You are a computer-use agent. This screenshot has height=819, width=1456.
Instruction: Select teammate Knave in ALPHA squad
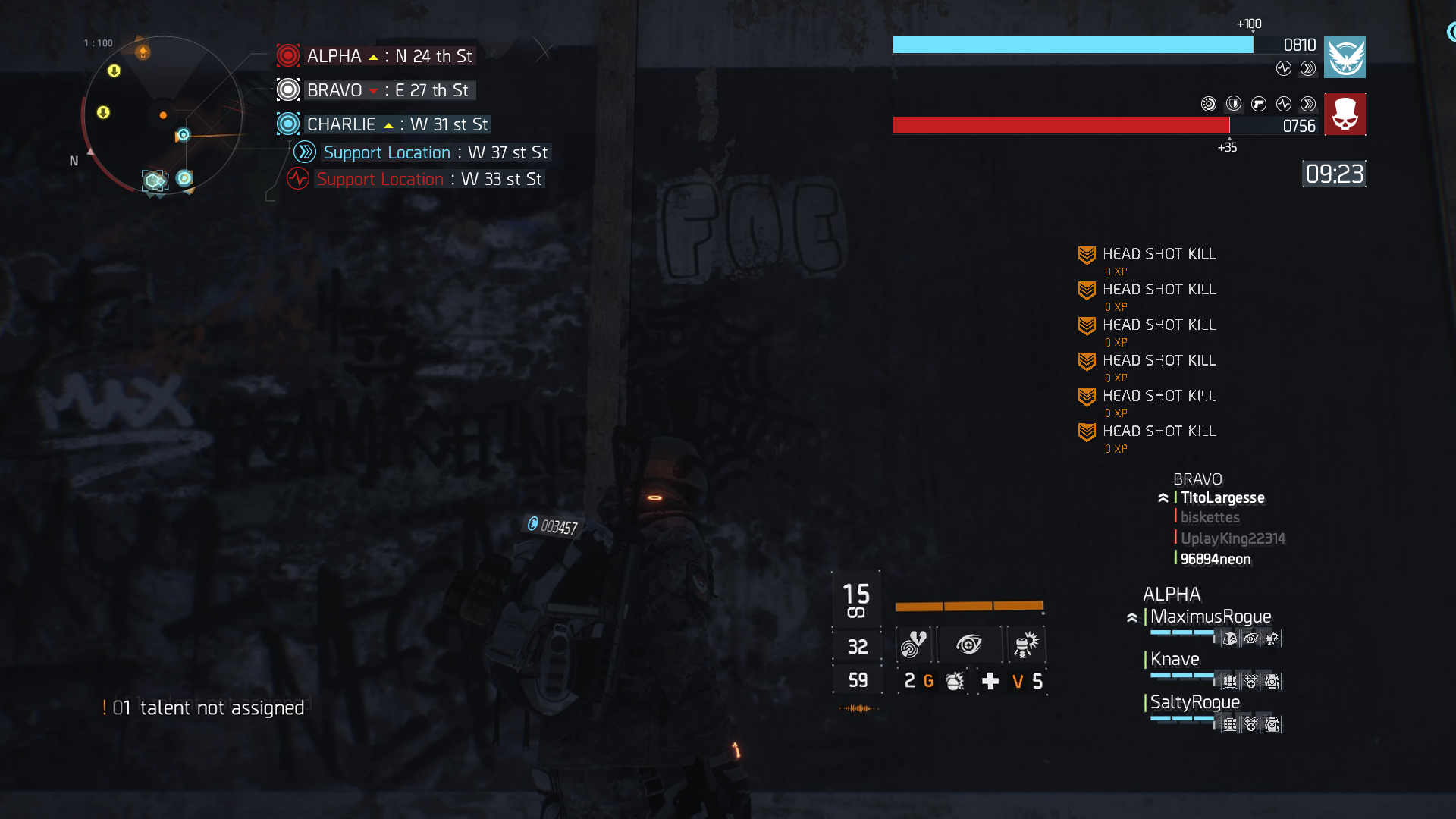pyautogui.click(x=1175, y=660)
